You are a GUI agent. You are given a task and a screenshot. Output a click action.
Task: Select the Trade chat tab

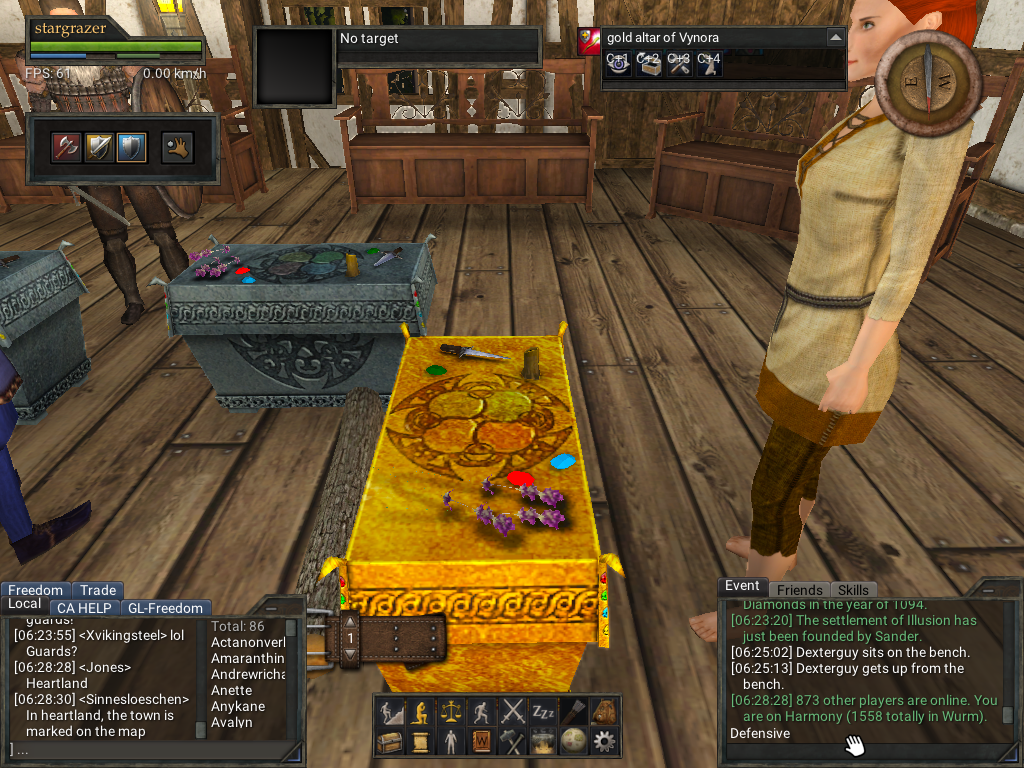tap(98, 590)
